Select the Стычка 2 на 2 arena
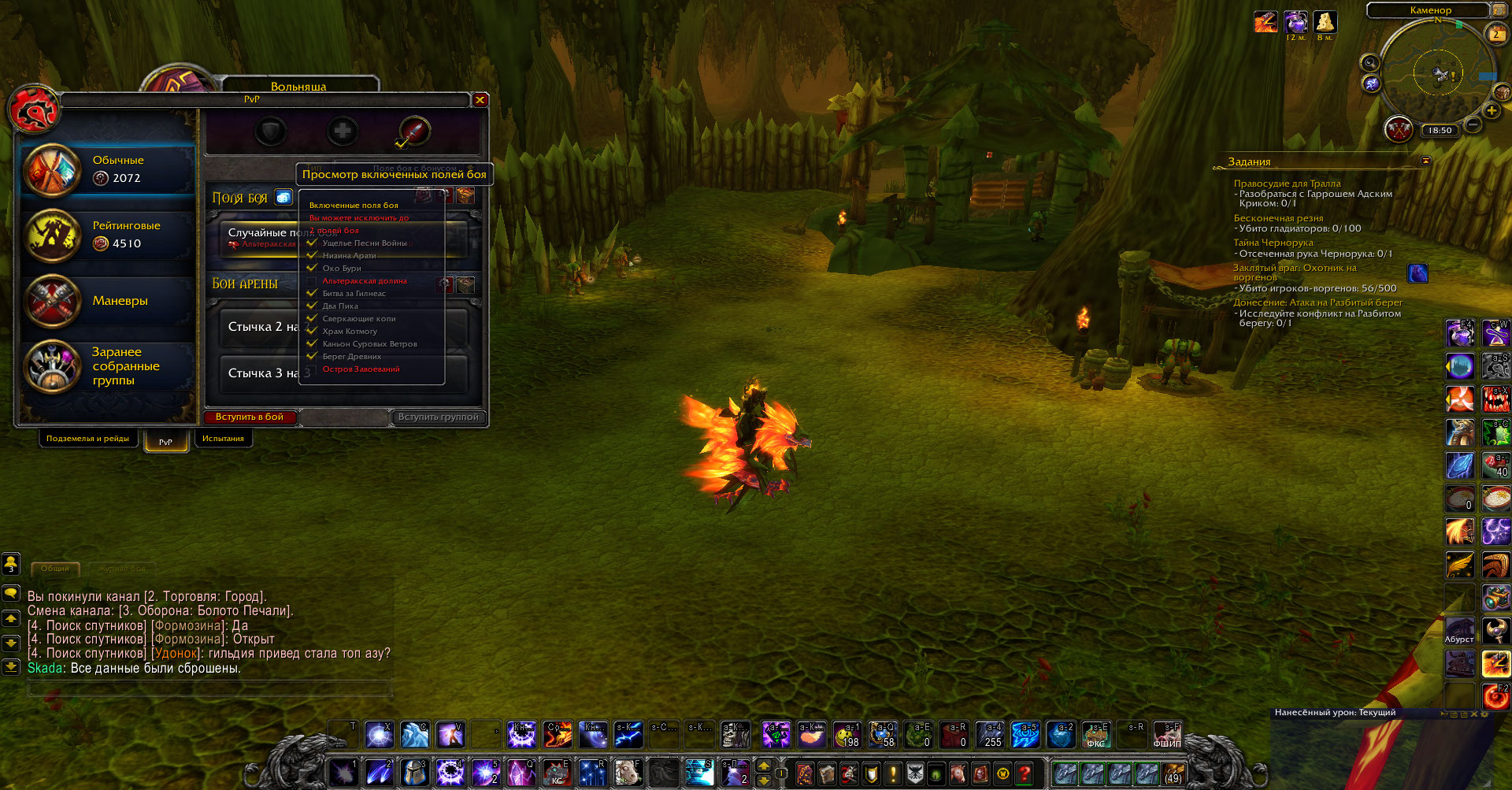The image size is (1512, 790). pos(260,327)
